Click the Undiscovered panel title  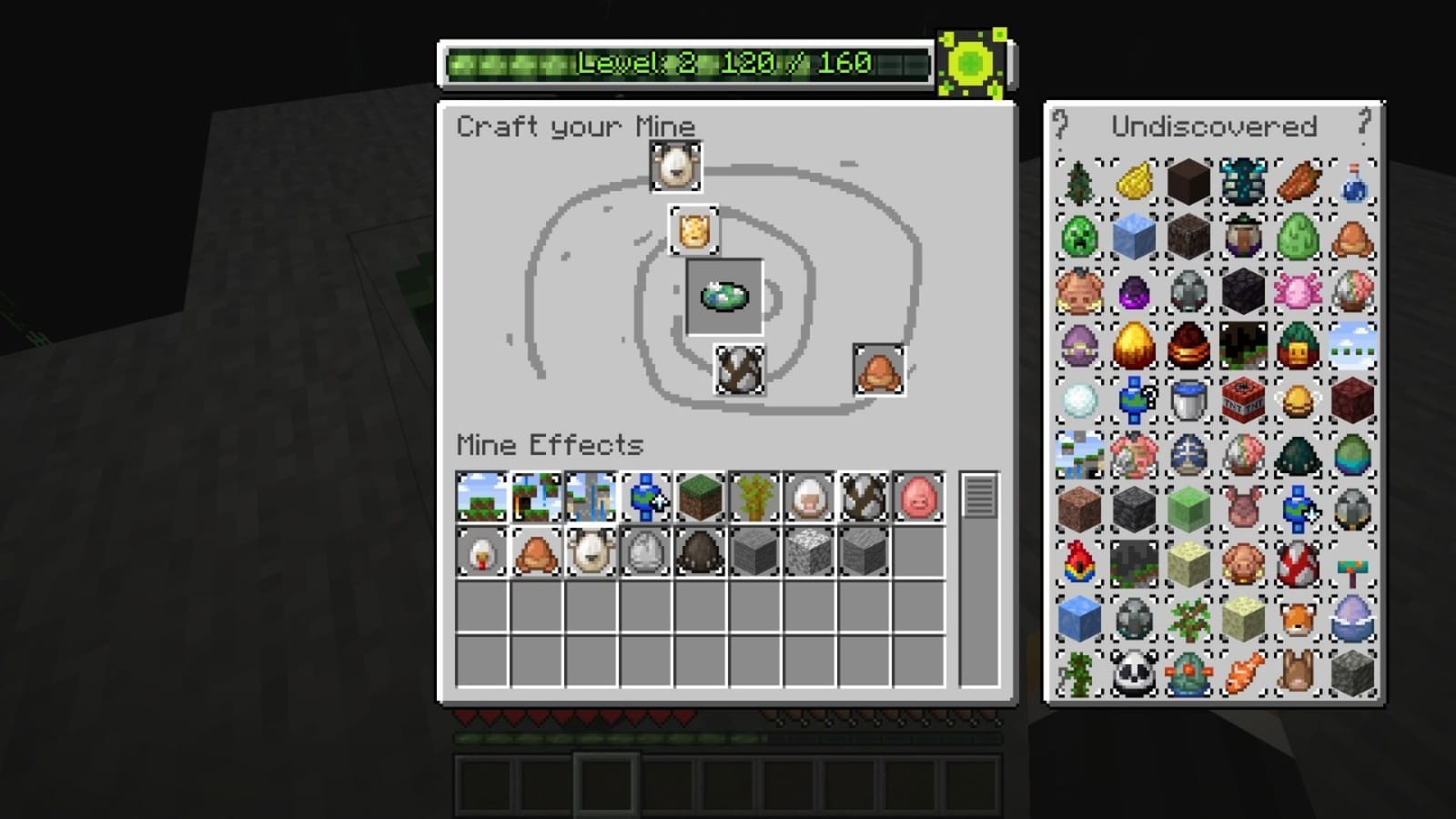pos(1214,126)
